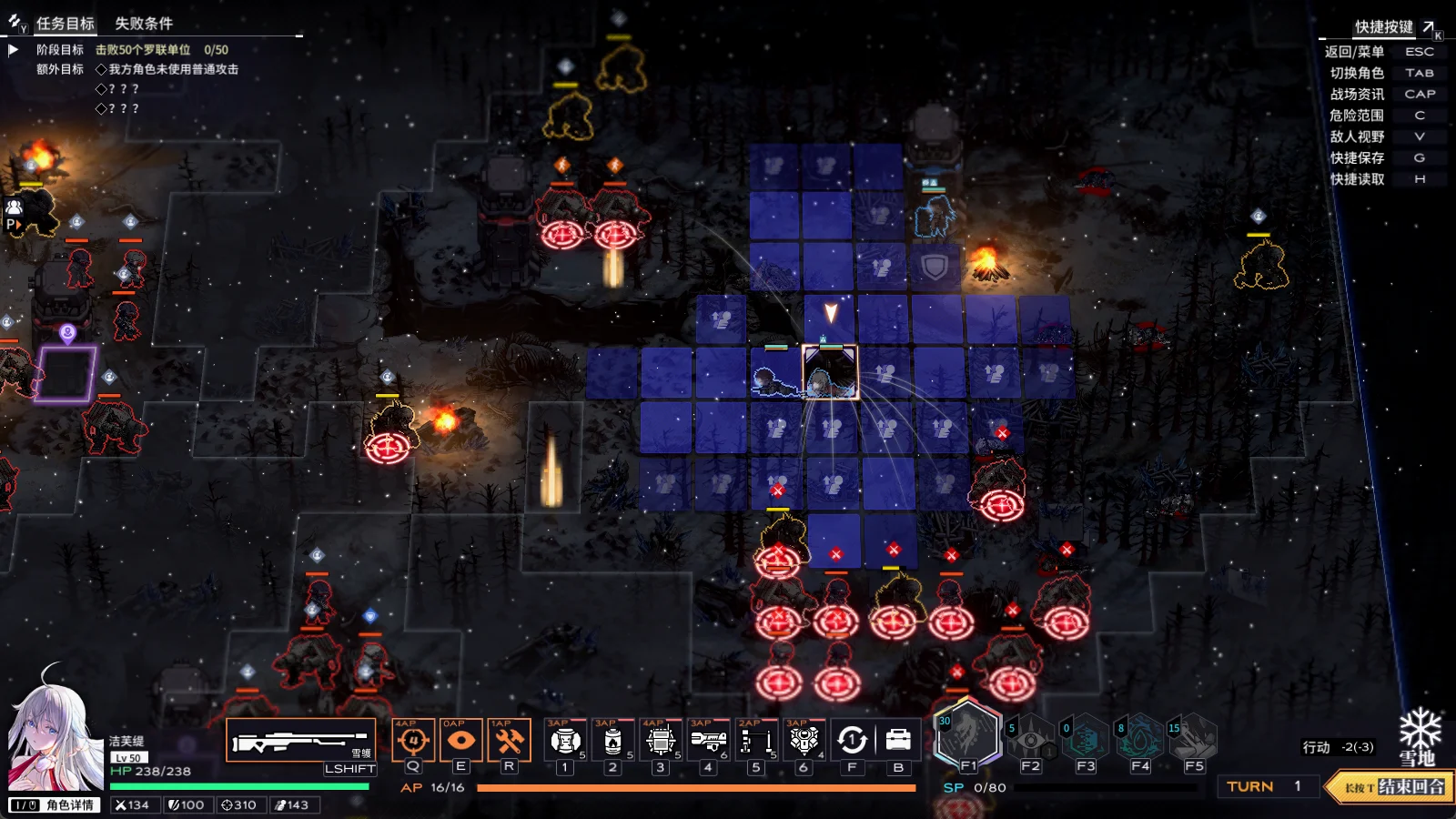Open the briefcase item bag
The height and width of the screenshot is (819, 1456).
tap(898, 741)
